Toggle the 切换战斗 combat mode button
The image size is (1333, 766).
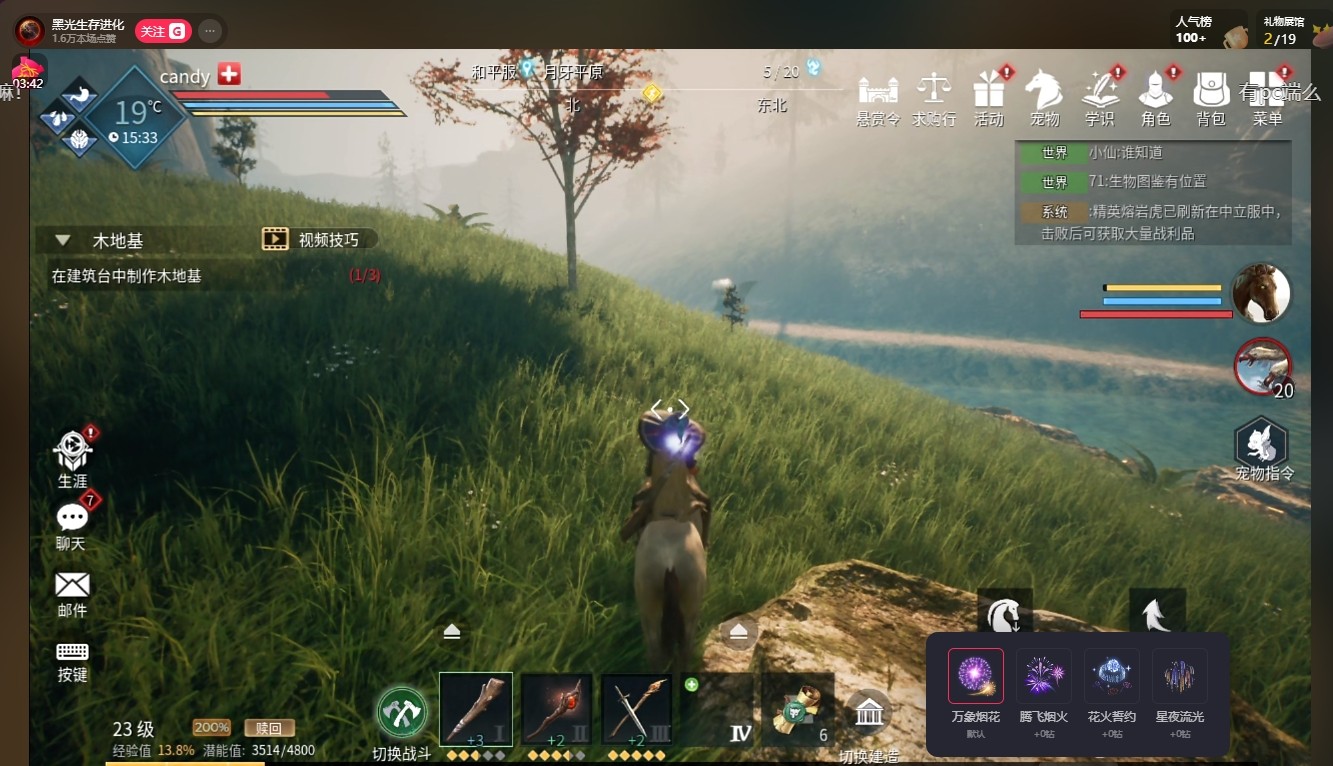[402, 714]
